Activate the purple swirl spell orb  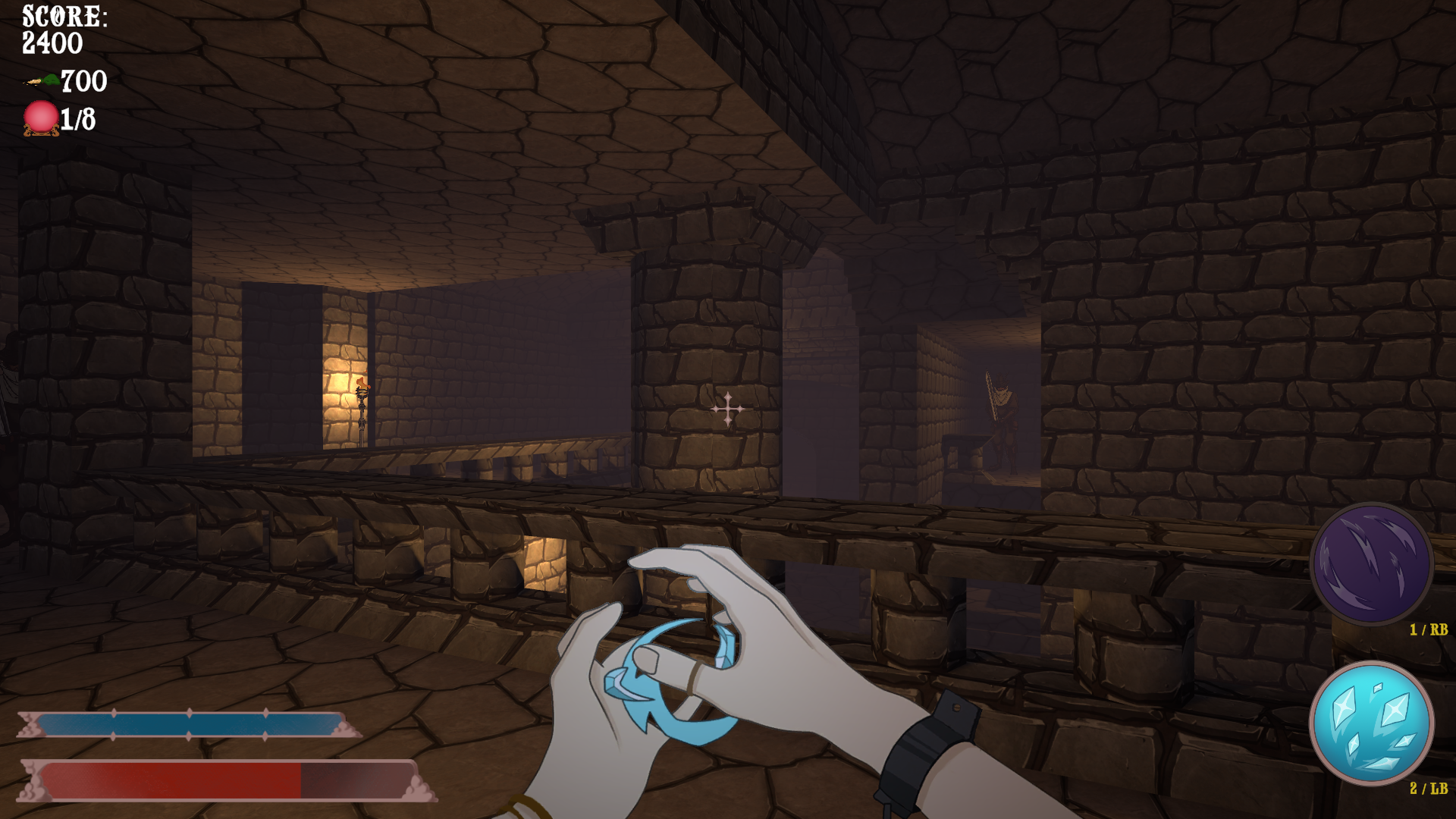pos(1371,564)
